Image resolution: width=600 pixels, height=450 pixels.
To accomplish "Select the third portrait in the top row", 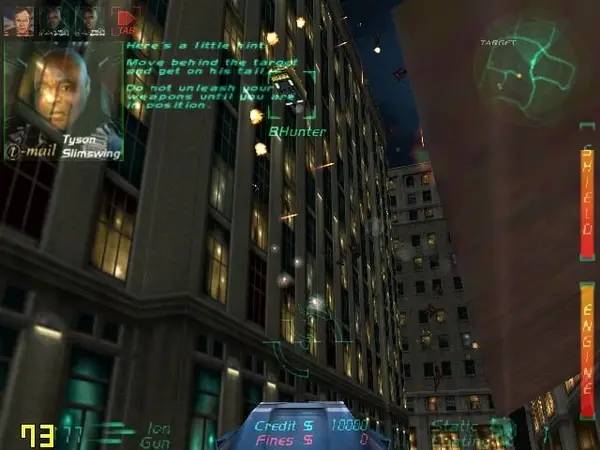I will [89, 20].
